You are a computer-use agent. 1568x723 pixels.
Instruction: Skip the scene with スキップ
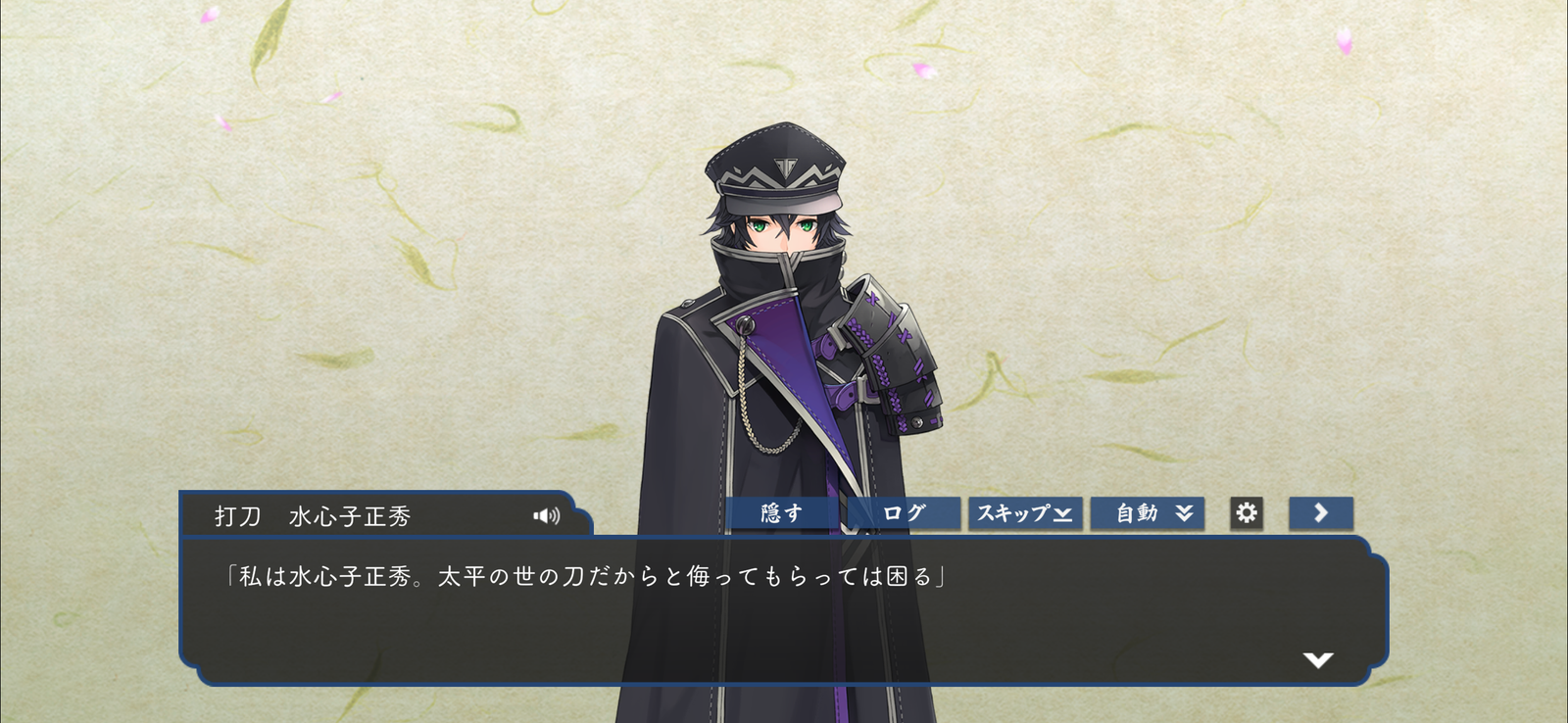(1024, 513)
